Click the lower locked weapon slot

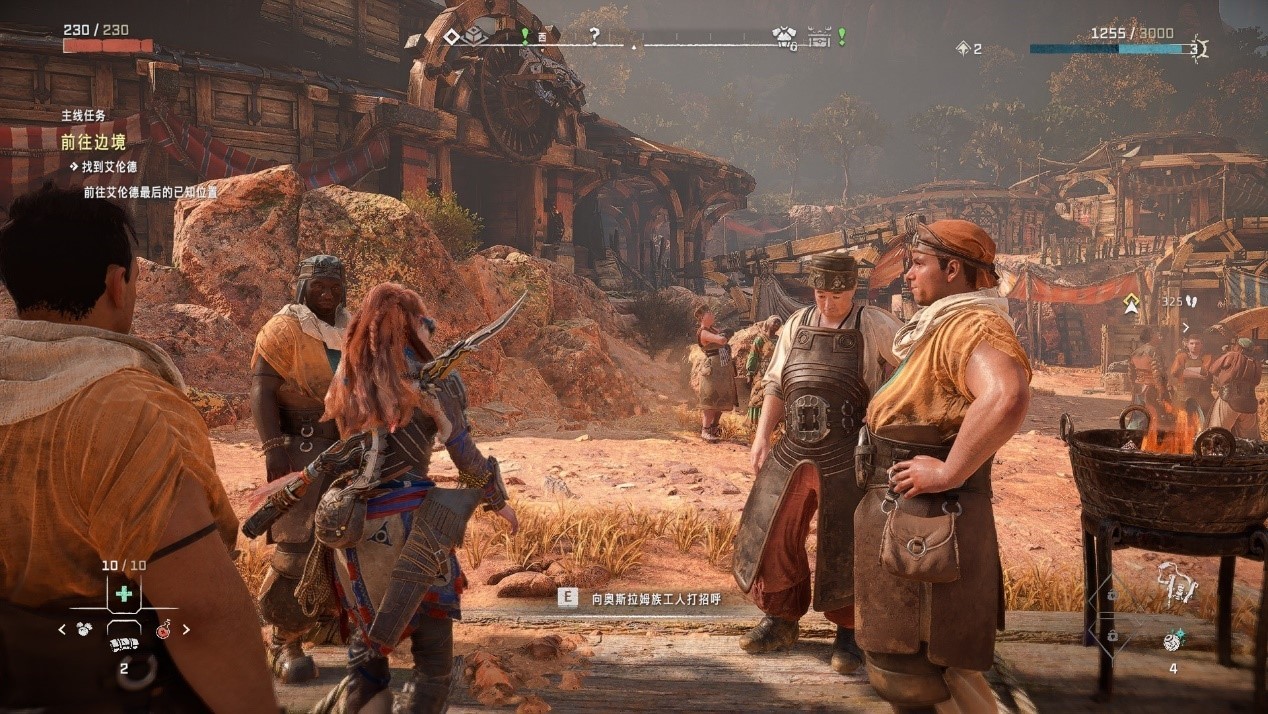1111,635
